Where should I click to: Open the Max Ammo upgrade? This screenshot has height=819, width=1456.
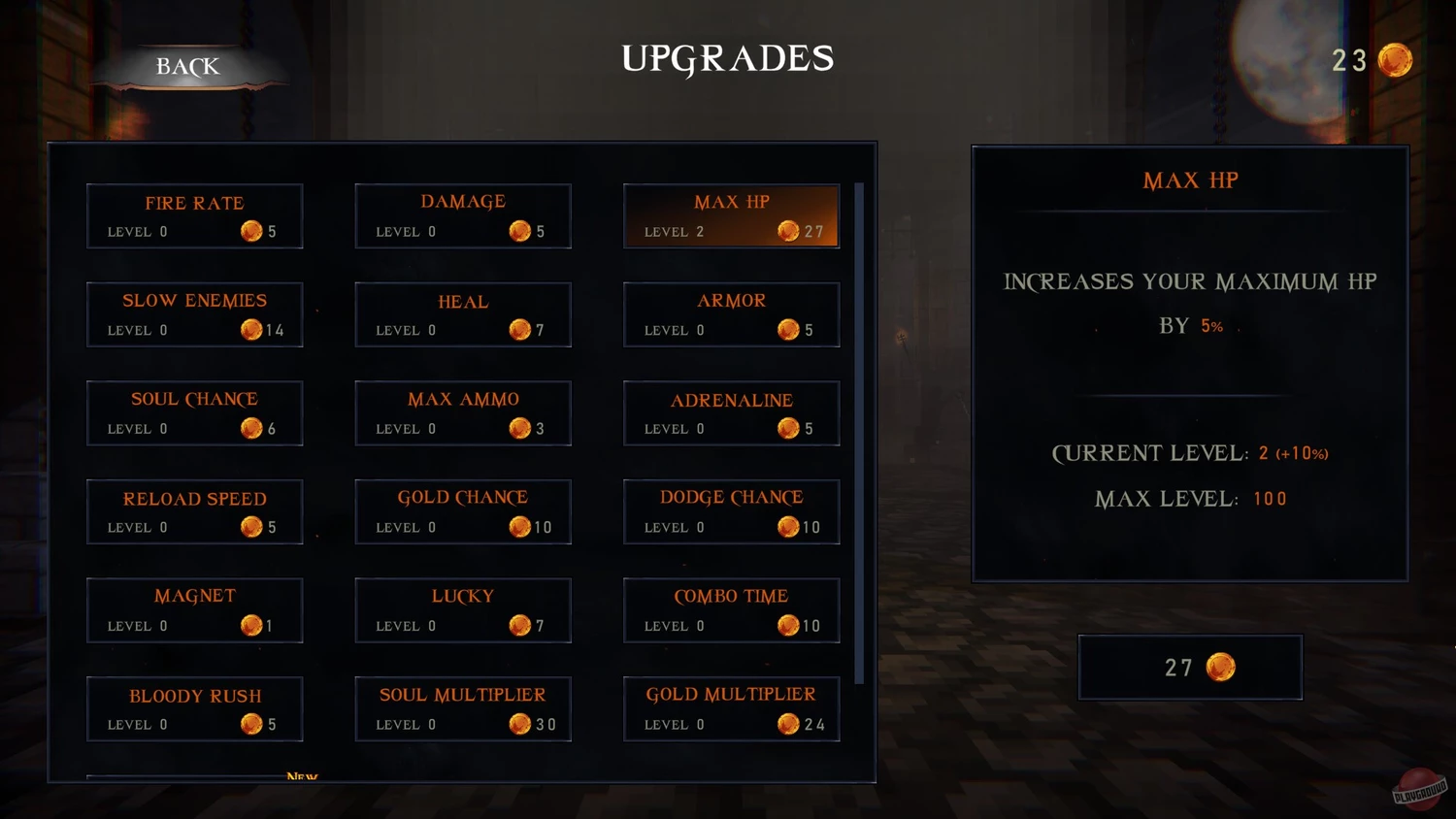click(x=463, y=412)
